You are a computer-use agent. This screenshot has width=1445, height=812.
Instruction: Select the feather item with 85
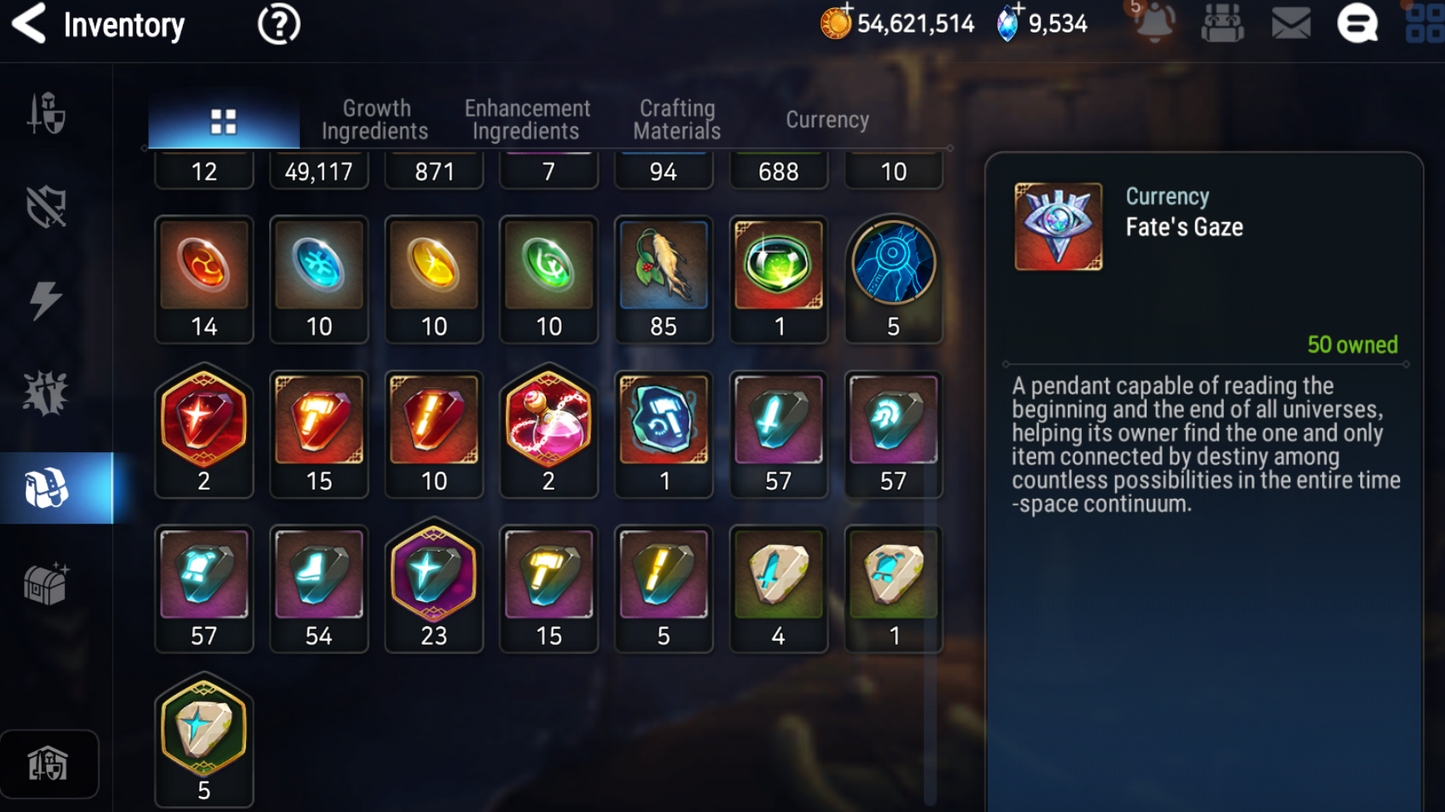[663, 278]
